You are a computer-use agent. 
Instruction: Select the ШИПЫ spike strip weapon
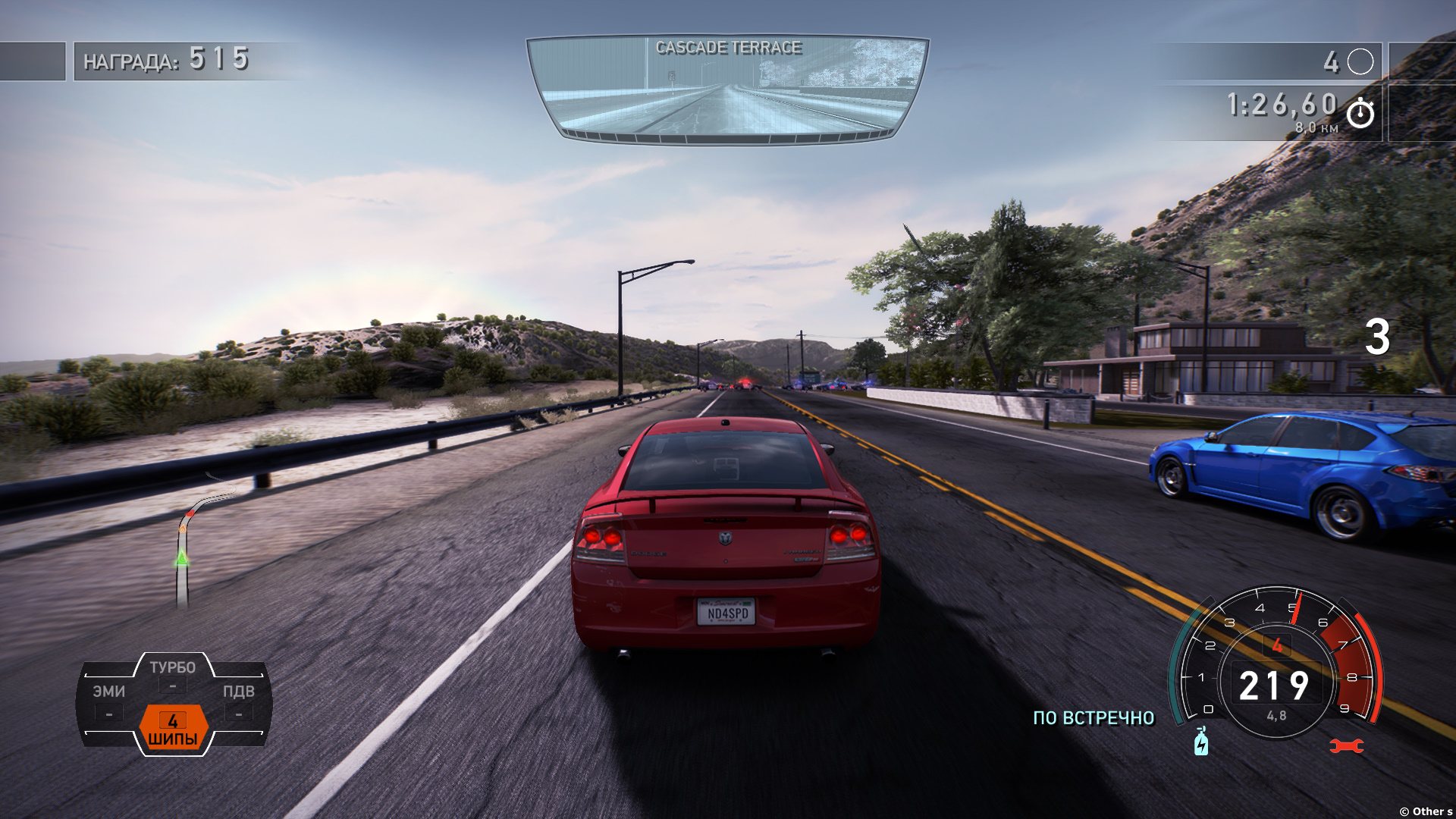(x=173, y=729)
